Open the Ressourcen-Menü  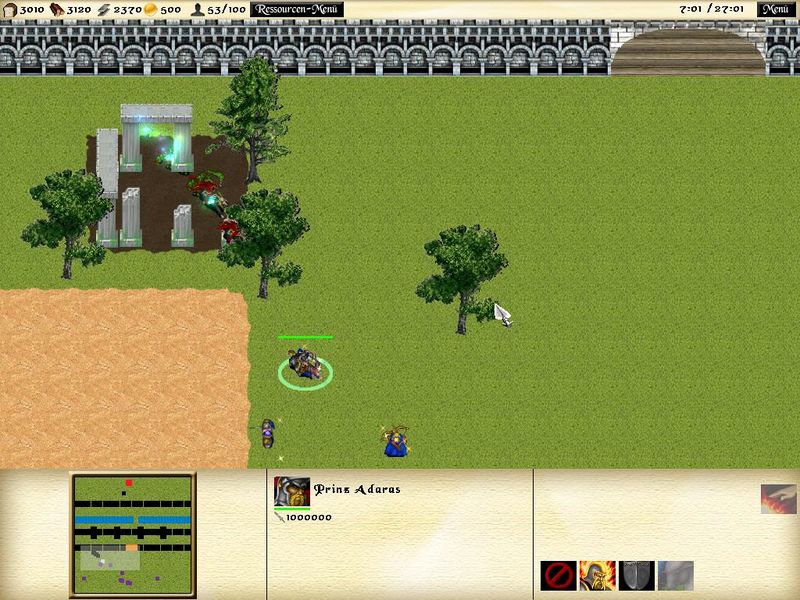296,9
